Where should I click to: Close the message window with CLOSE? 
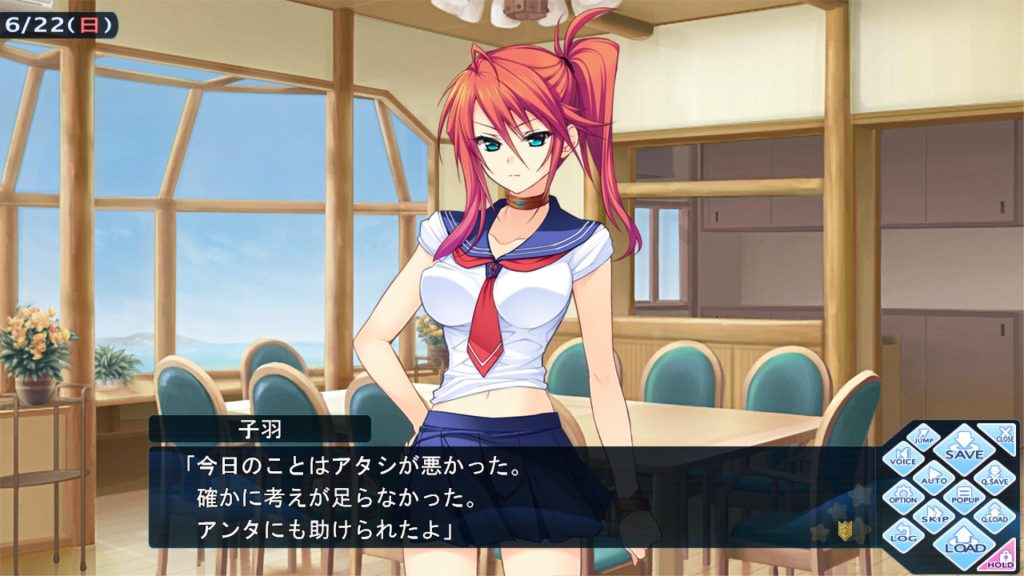pos(1002,435)
